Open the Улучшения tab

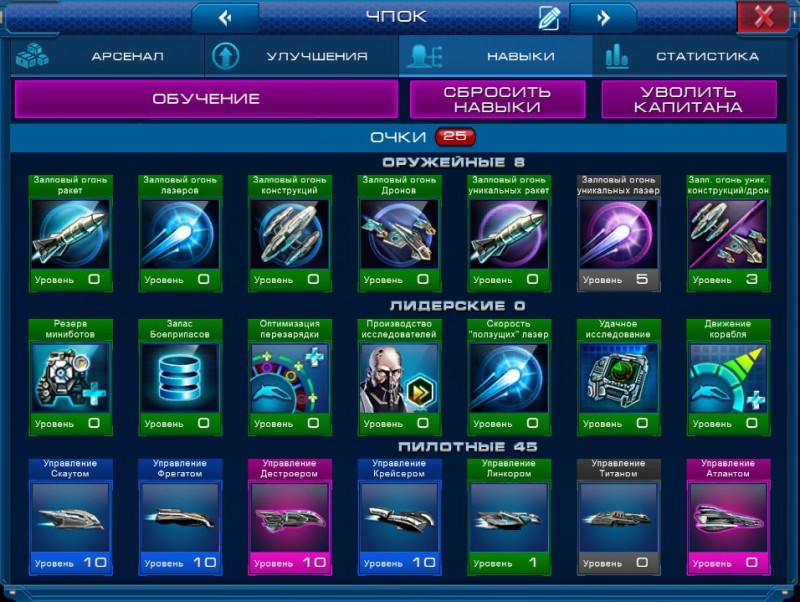[301, 57]
